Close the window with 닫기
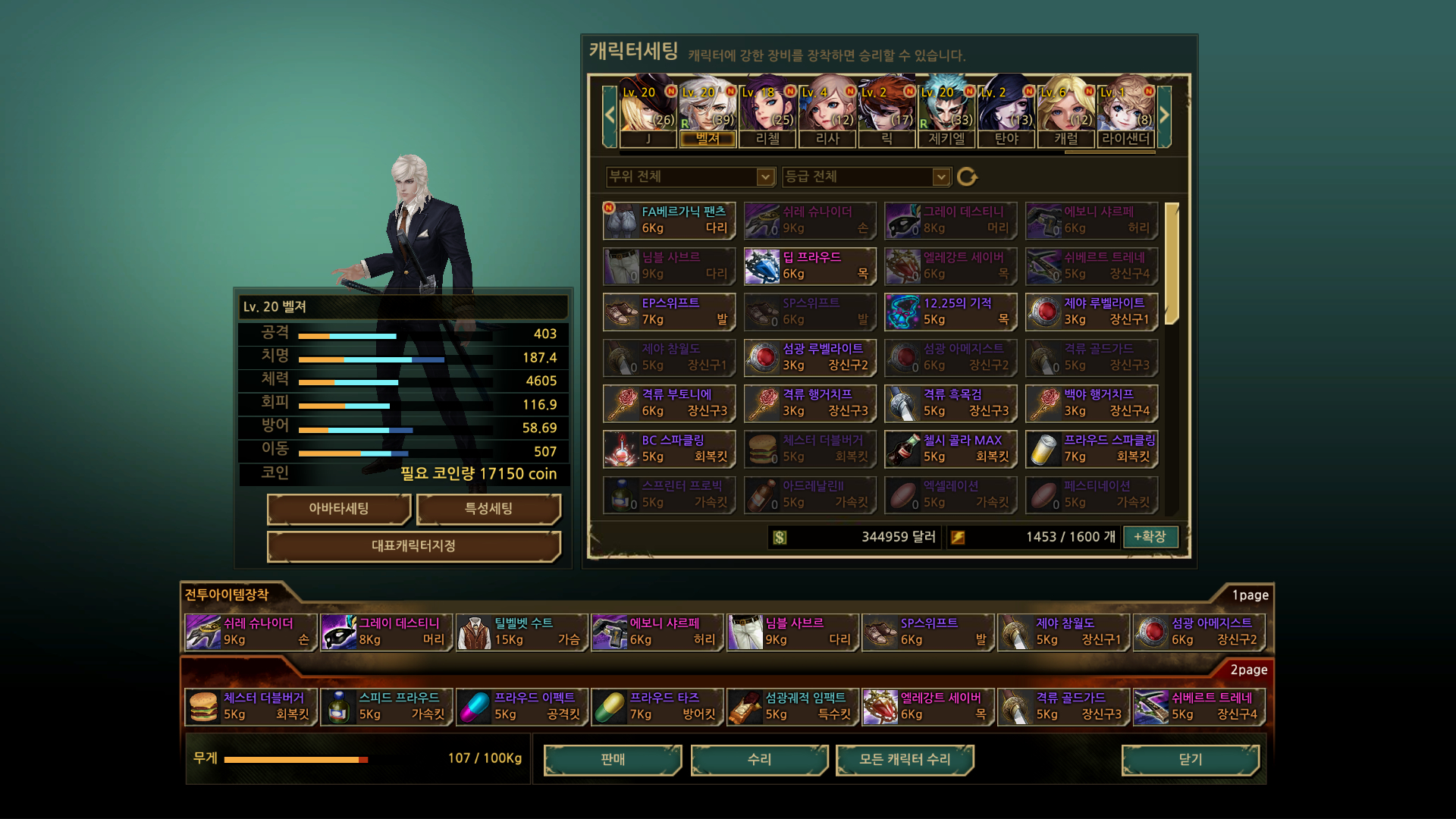The image size is (1456, 819). [1190, 760]
